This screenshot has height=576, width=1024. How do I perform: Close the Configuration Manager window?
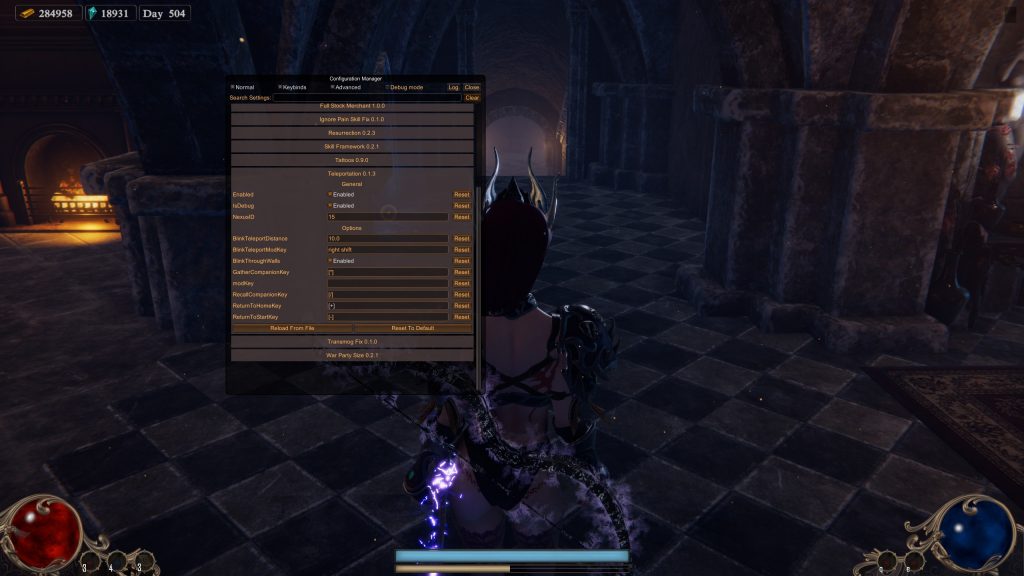coord(472,87)
